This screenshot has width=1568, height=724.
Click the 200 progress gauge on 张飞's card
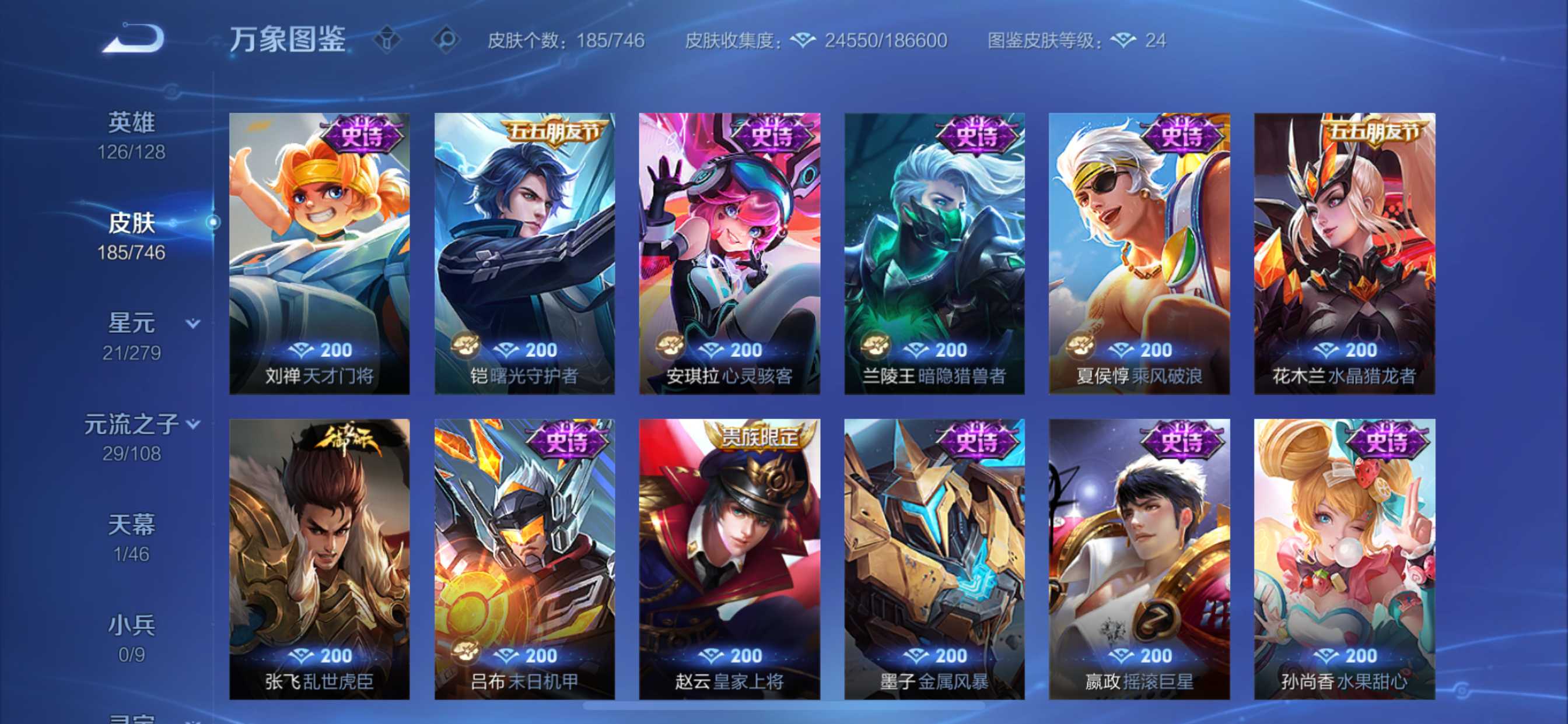tap(321, 656)
